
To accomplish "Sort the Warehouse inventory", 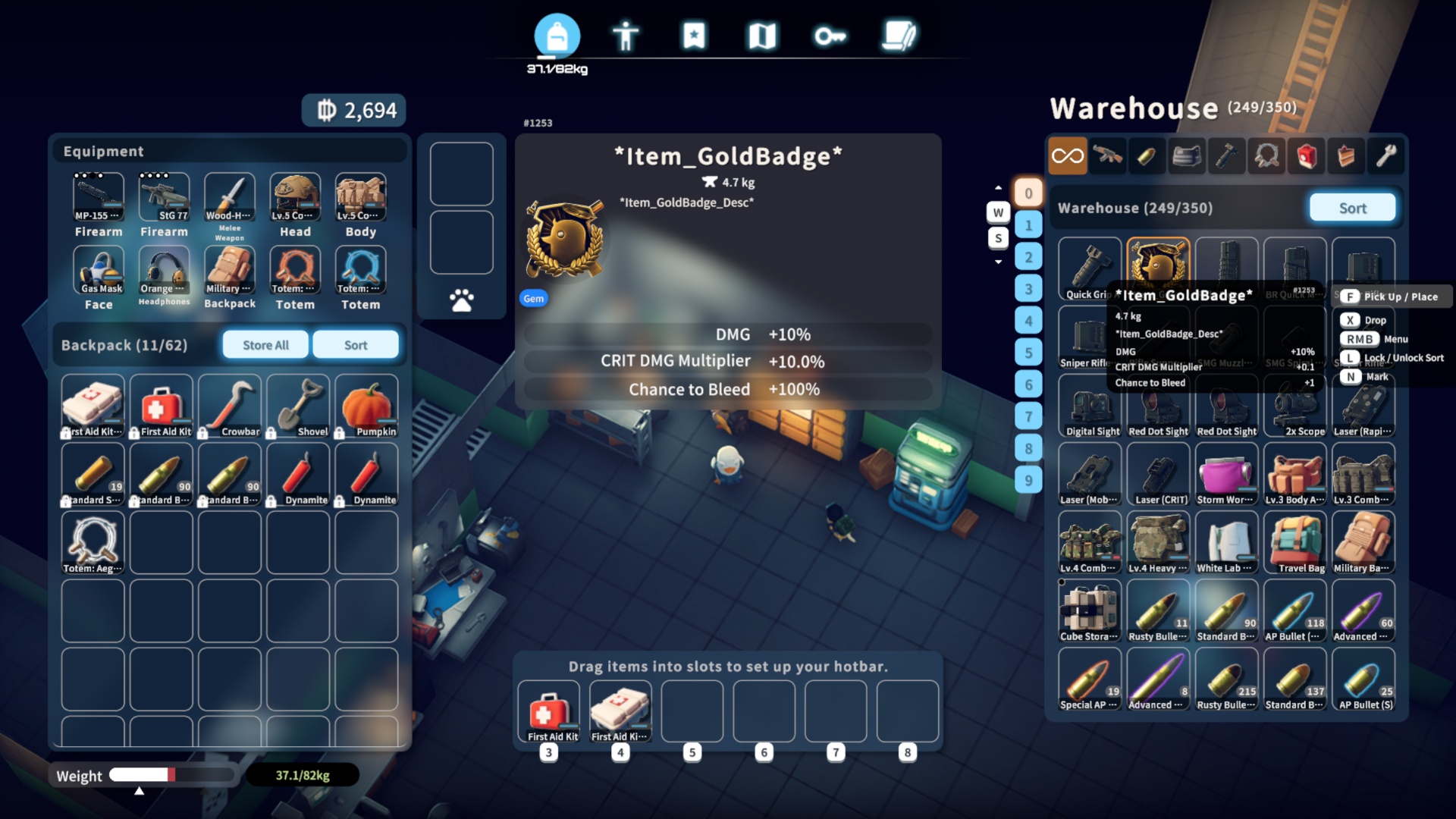I will [1352, 208].
